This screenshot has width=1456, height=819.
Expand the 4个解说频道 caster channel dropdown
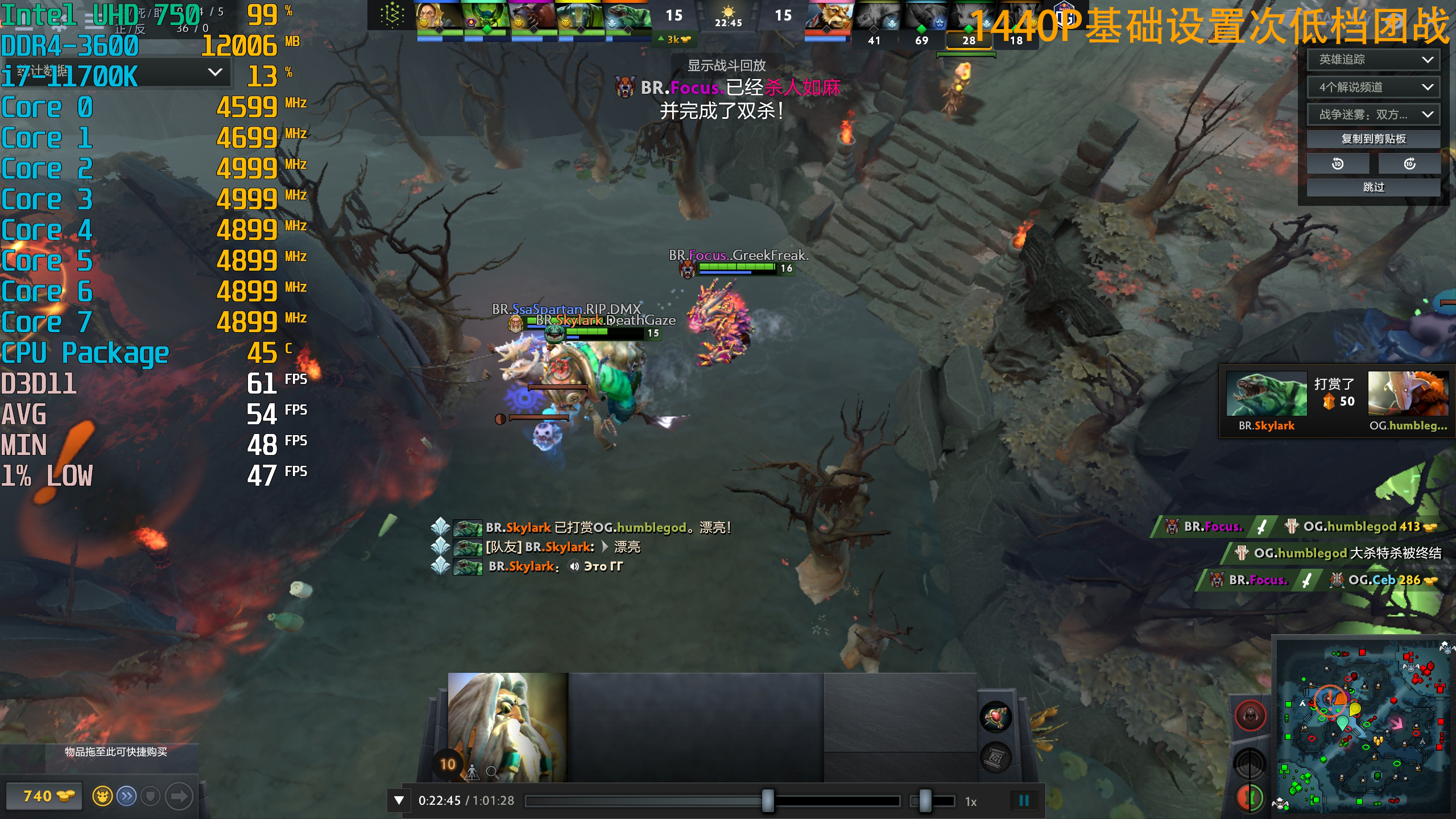point(1373,87)
